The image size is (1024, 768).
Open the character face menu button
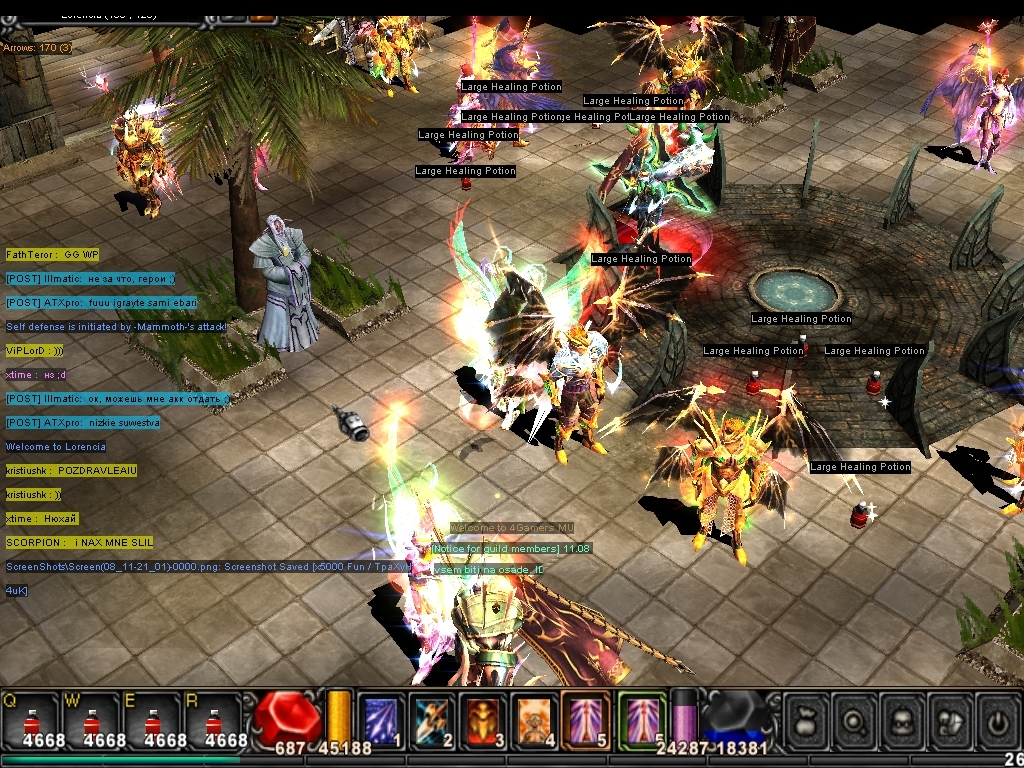tap(904, 720)
